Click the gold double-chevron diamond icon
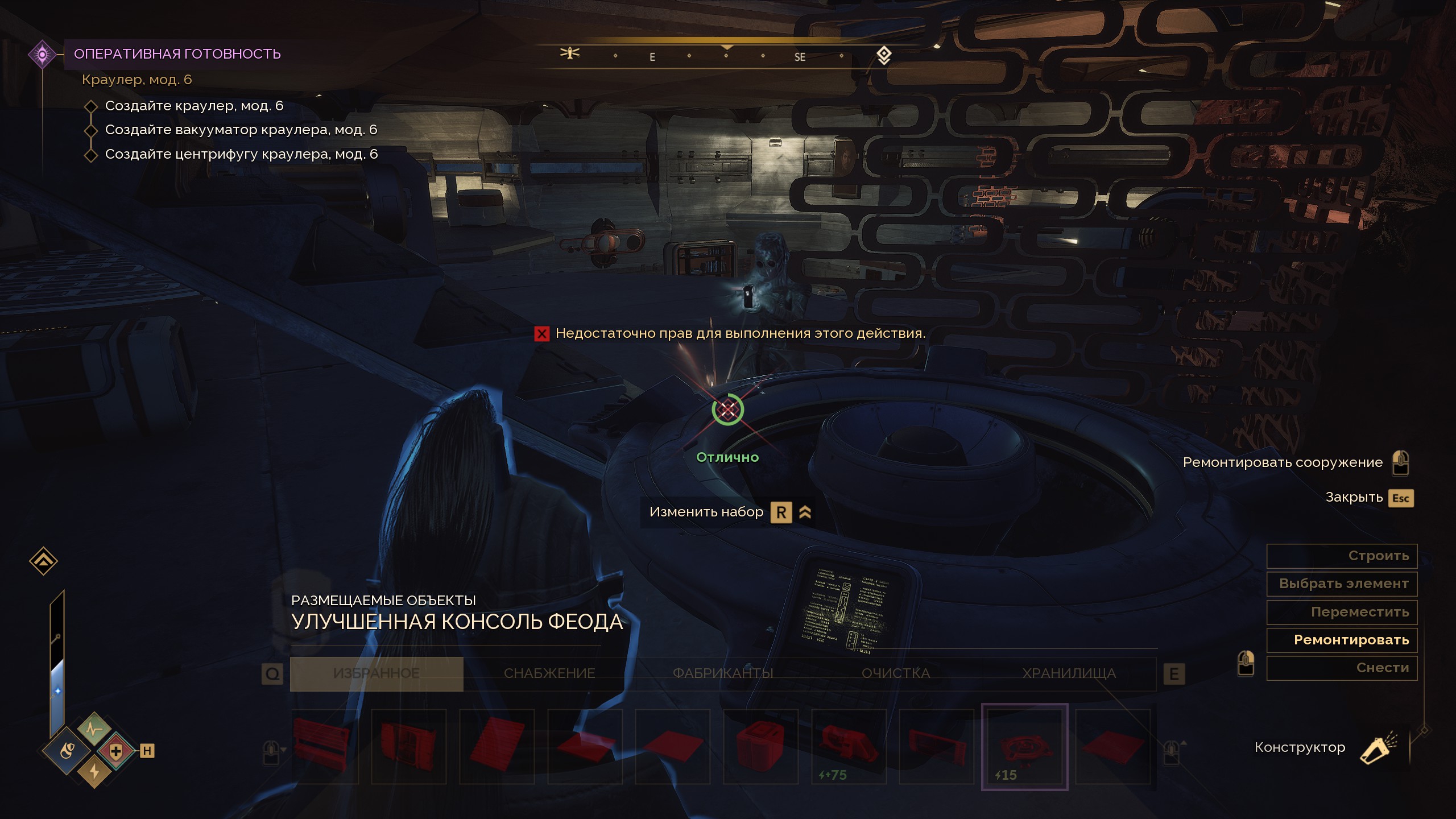 (x=43, y=561)
